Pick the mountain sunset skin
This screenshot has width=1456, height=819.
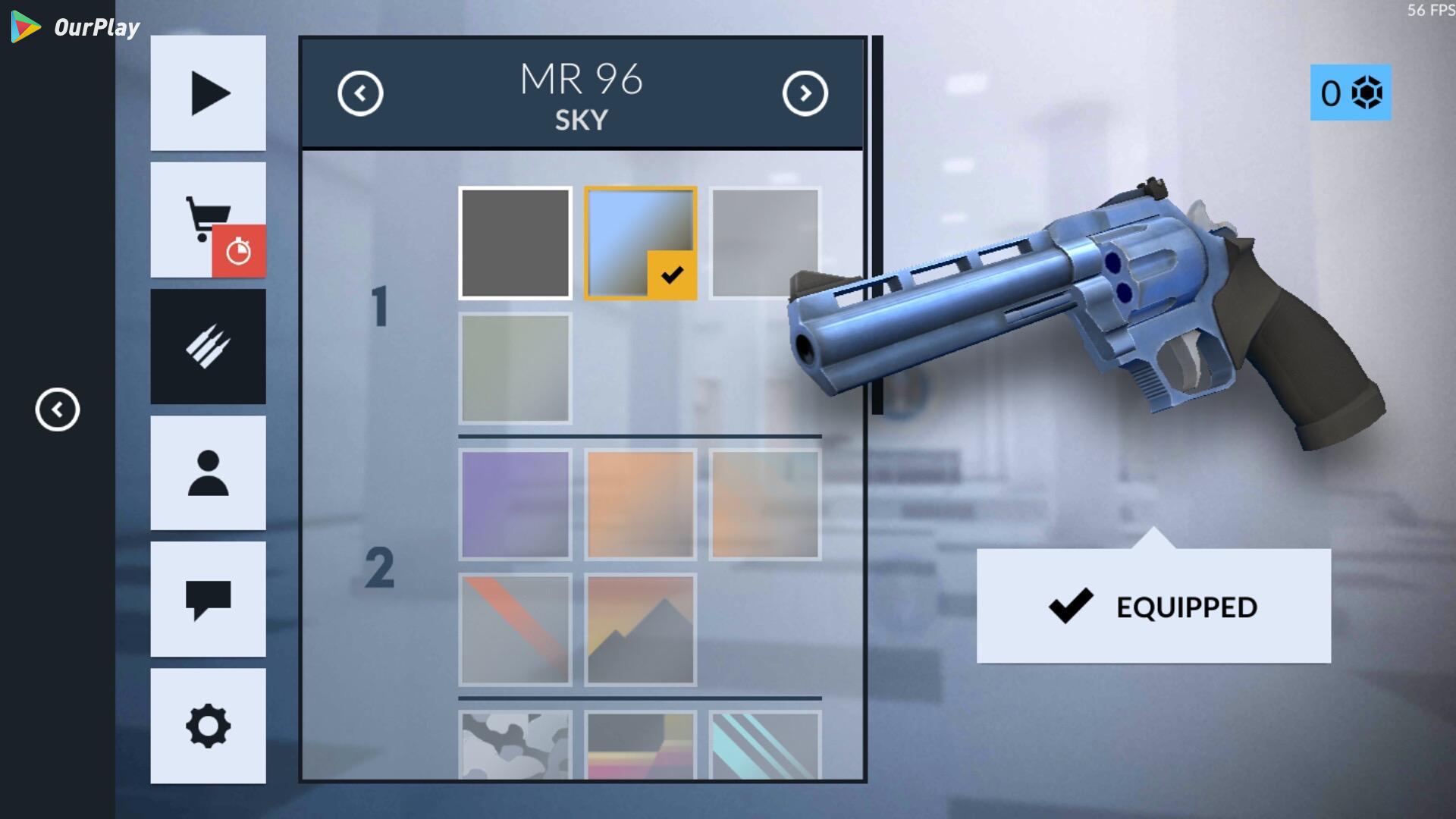(640, 629)
